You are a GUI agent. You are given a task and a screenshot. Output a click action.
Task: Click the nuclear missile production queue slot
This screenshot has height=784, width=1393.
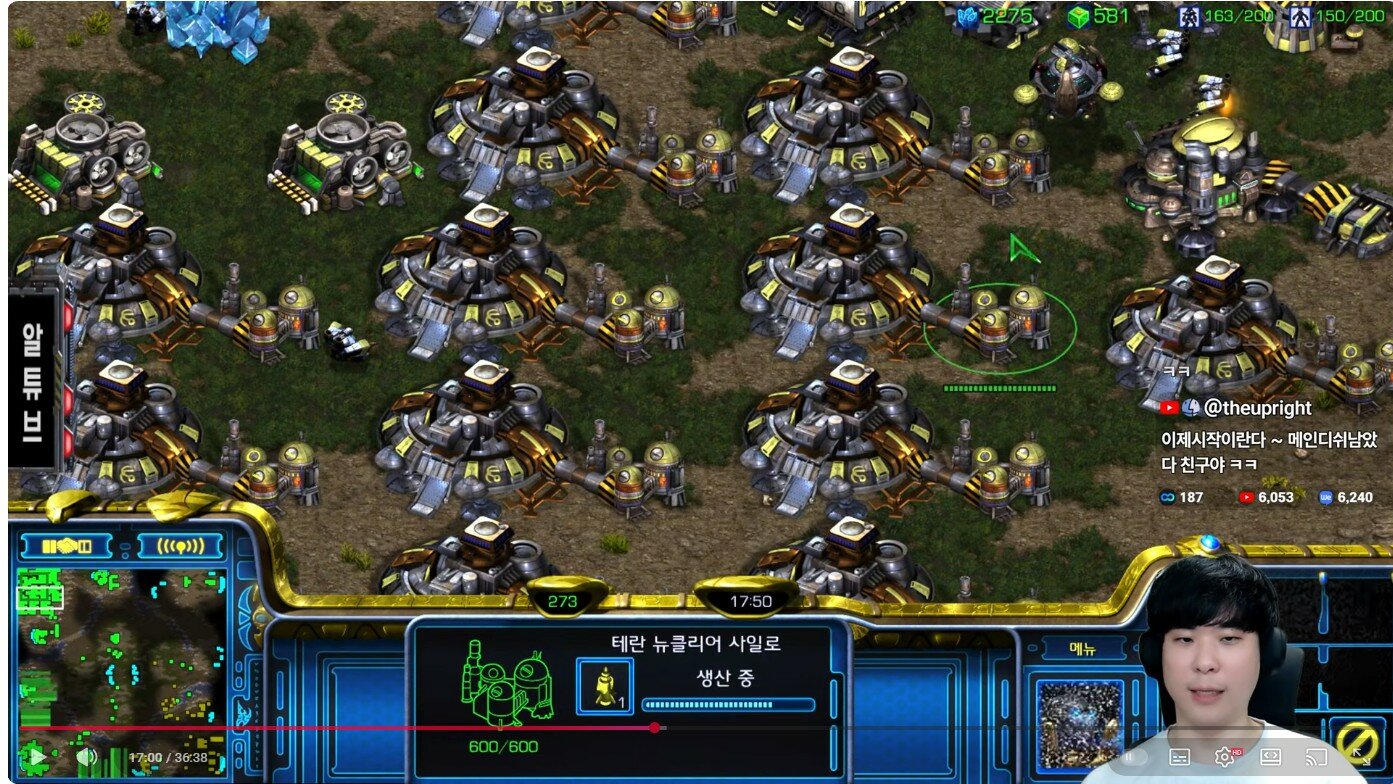point(604,686)
